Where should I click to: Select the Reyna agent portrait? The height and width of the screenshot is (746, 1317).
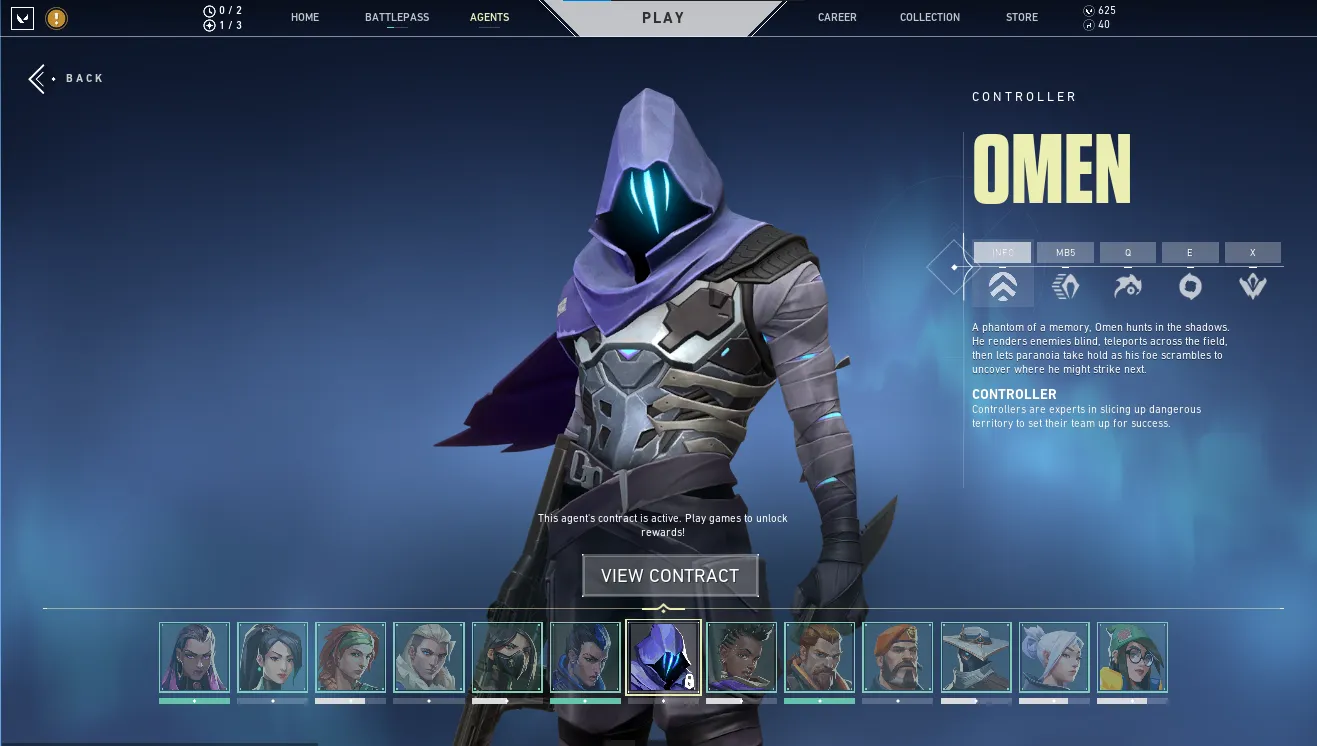tap(194, 657)
